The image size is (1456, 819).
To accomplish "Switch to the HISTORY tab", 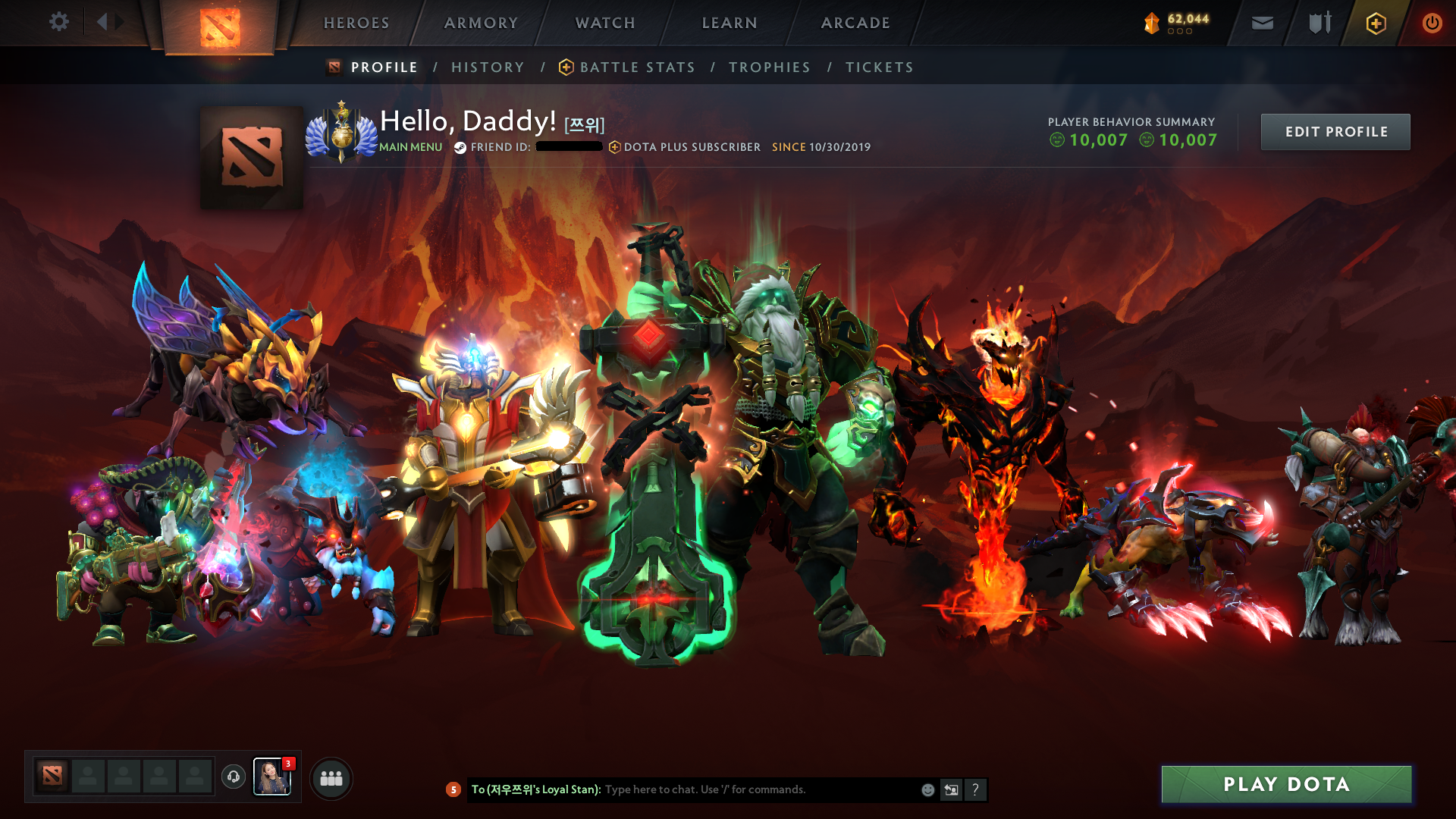I will [488, 67].
